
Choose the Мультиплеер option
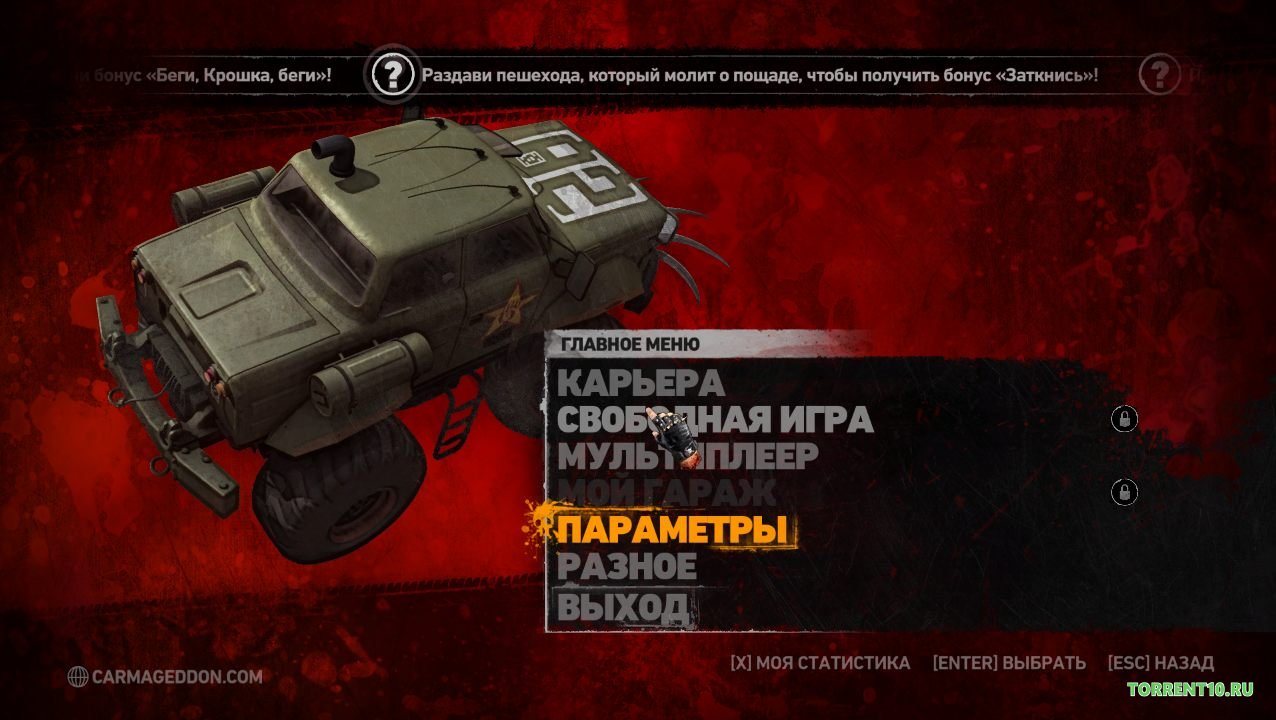point(687,456)
